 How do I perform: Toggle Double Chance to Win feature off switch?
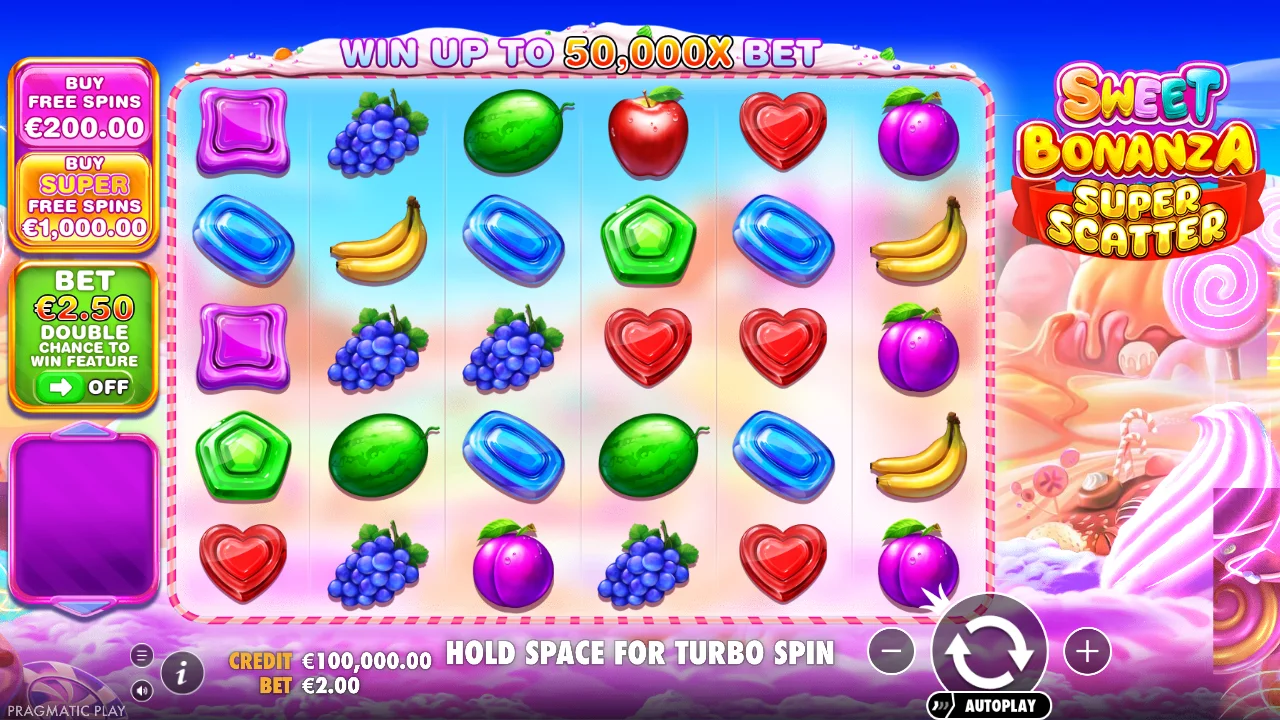tap(84, 386)
